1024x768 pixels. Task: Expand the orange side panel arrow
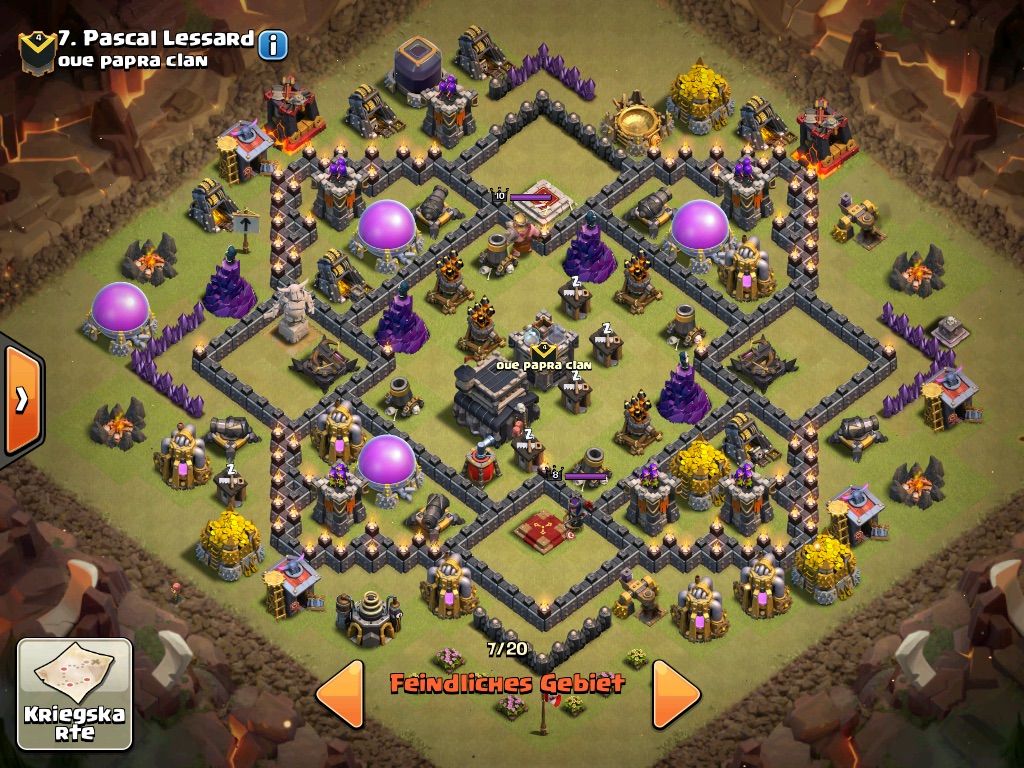(x=20, y=399)
